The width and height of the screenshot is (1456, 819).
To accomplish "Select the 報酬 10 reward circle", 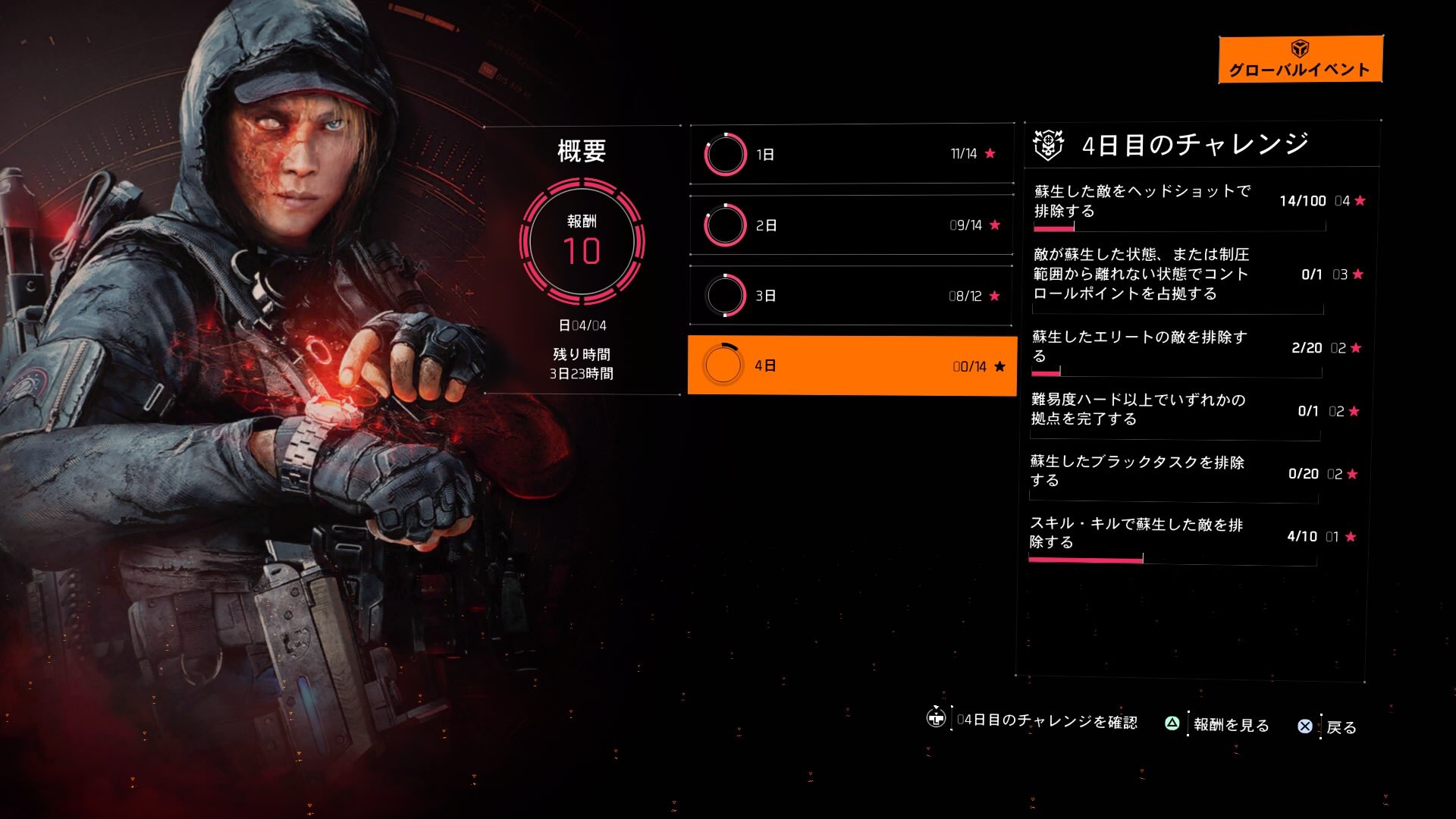I will [x=584, y=240].
